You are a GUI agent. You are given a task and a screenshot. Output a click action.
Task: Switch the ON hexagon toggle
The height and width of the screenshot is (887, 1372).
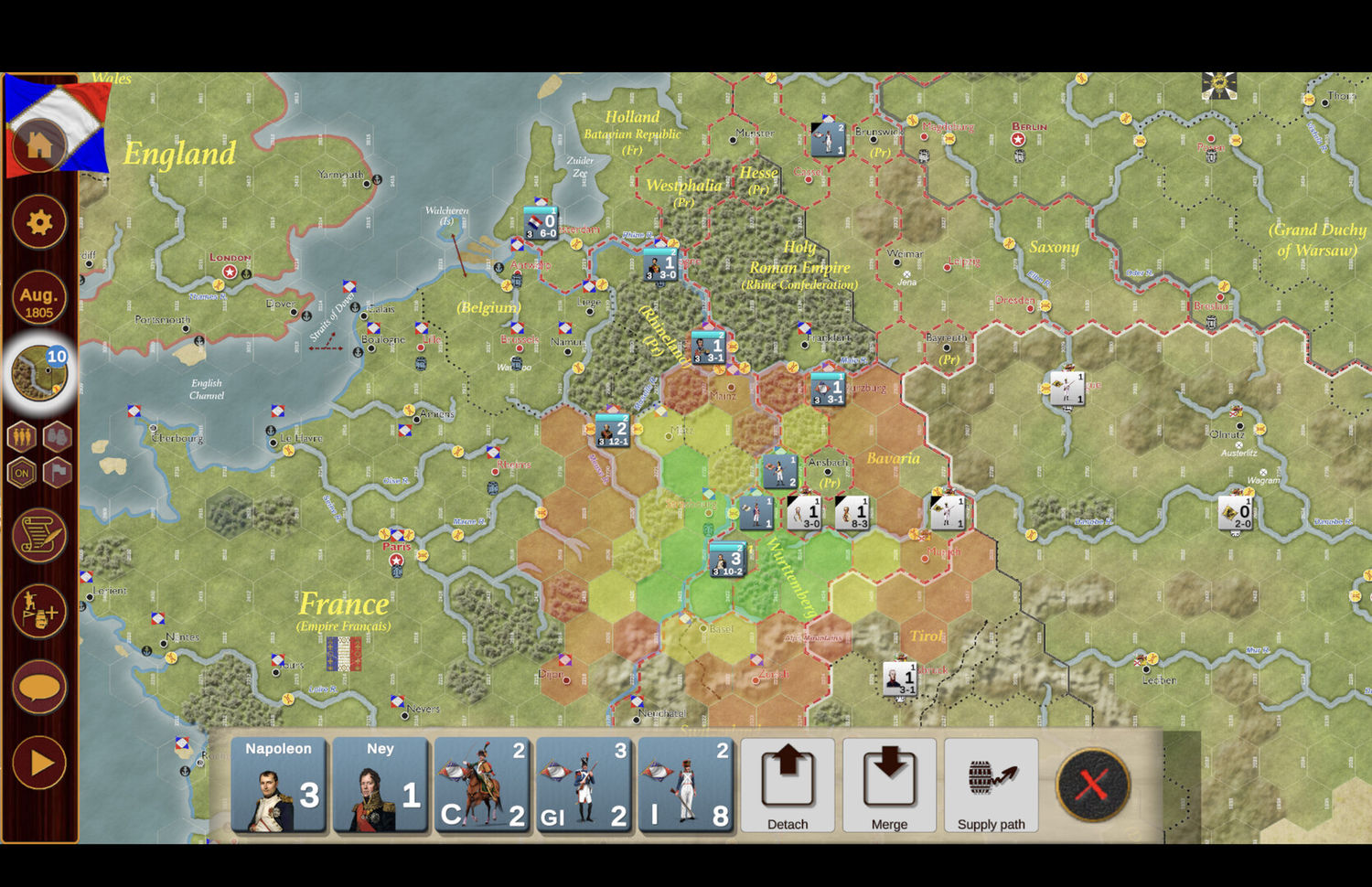pos(22,473)
